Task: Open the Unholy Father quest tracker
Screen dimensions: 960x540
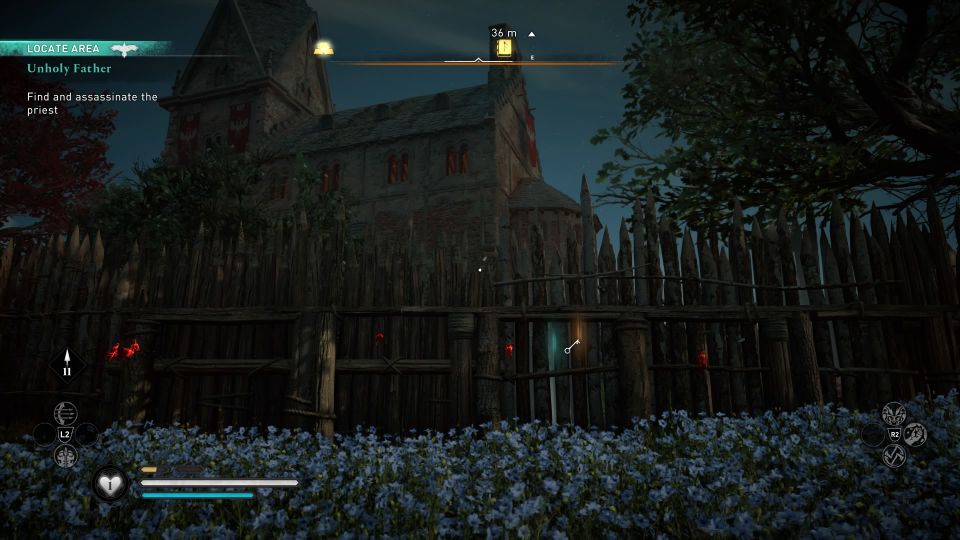Action: point(69,69)
